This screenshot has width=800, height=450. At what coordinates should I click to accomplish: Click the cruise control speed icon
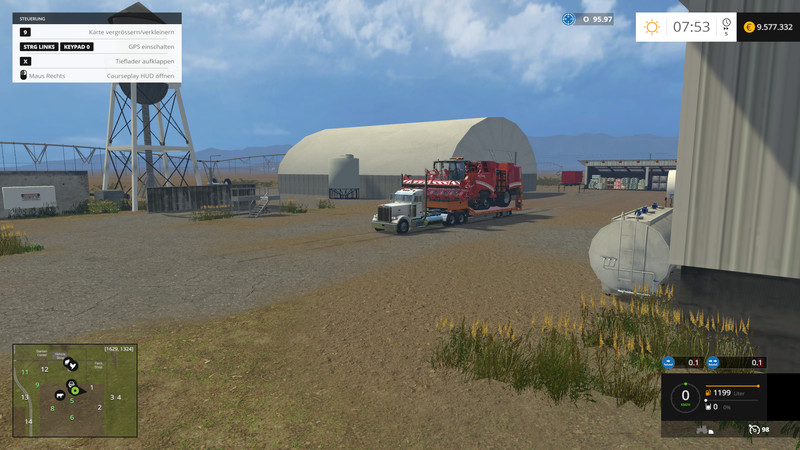(x=756, y=429)
